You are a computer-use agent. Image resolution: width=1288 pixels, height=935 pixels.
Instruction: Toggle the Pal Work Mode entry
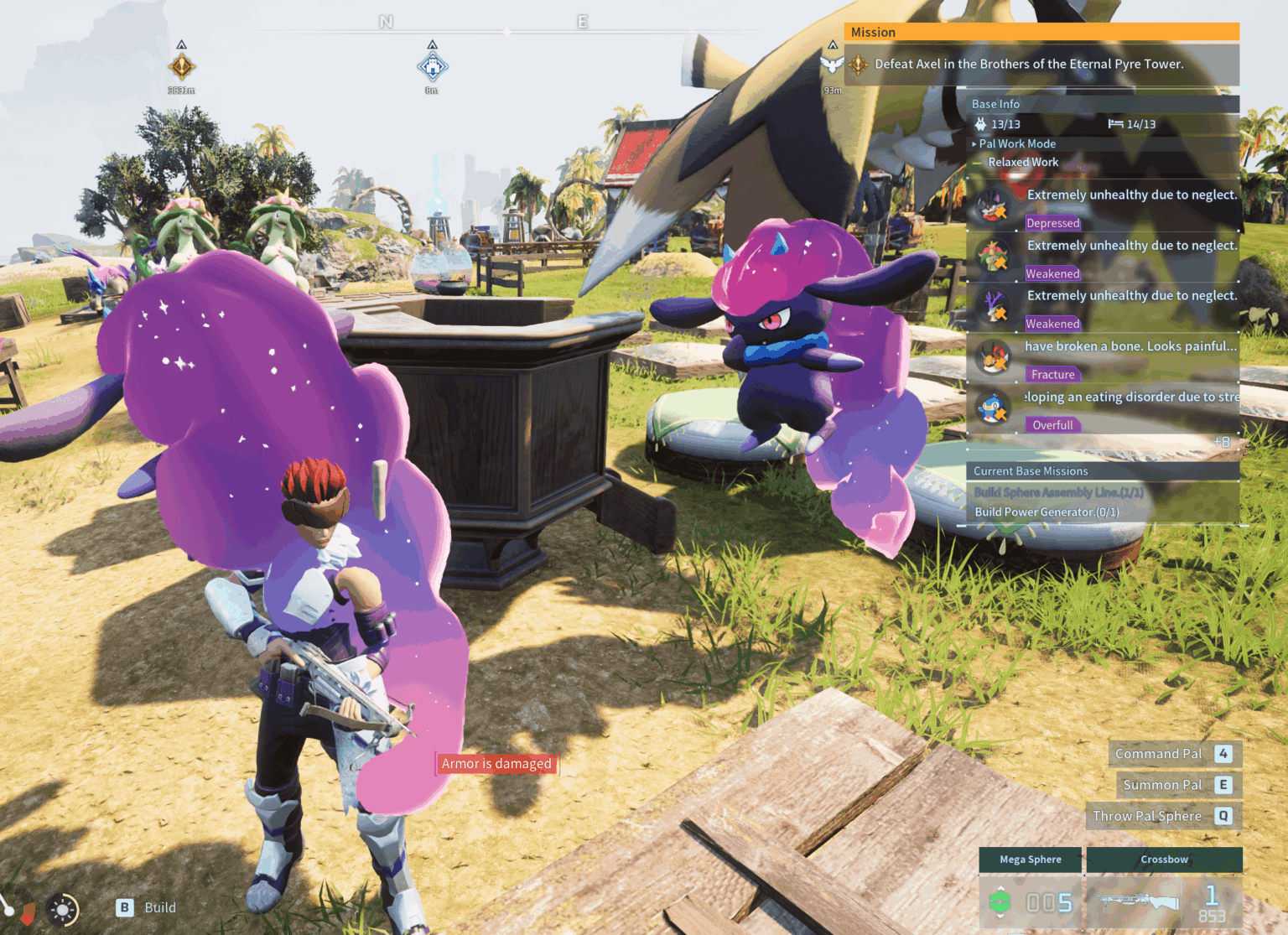1016,143
